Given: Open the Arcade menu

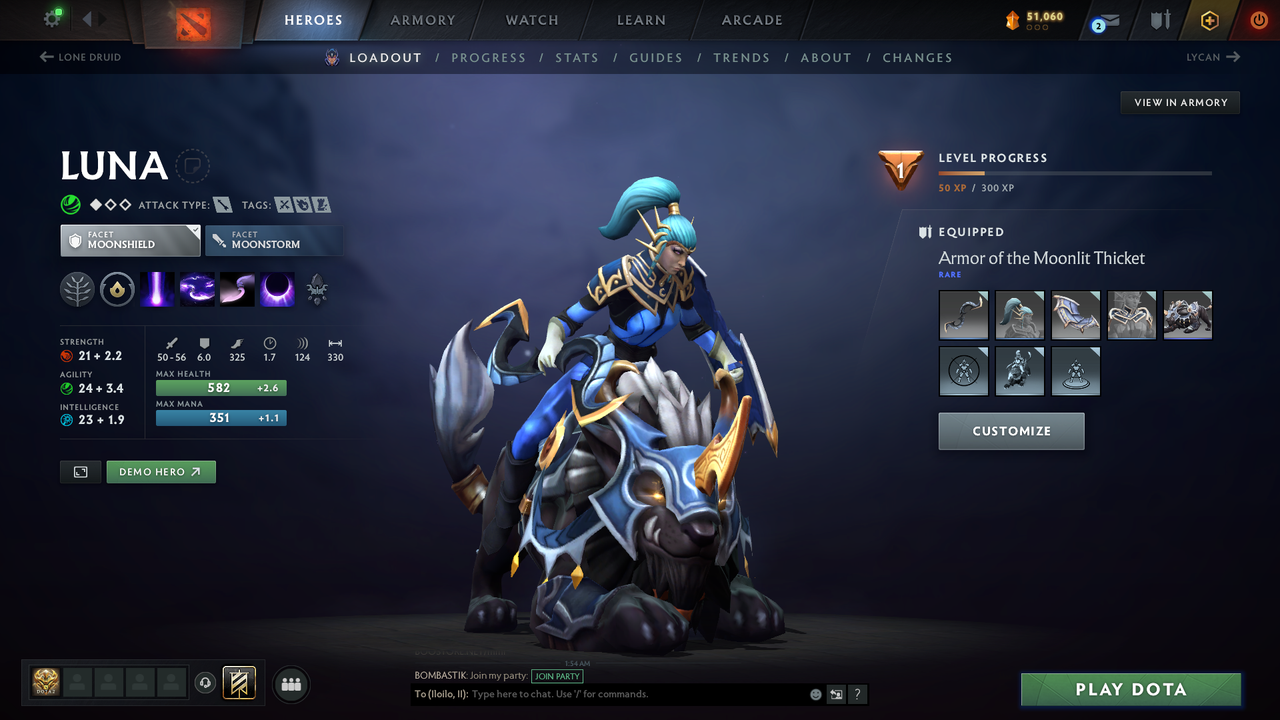Looking at the screenshot, I should [751, 20].
